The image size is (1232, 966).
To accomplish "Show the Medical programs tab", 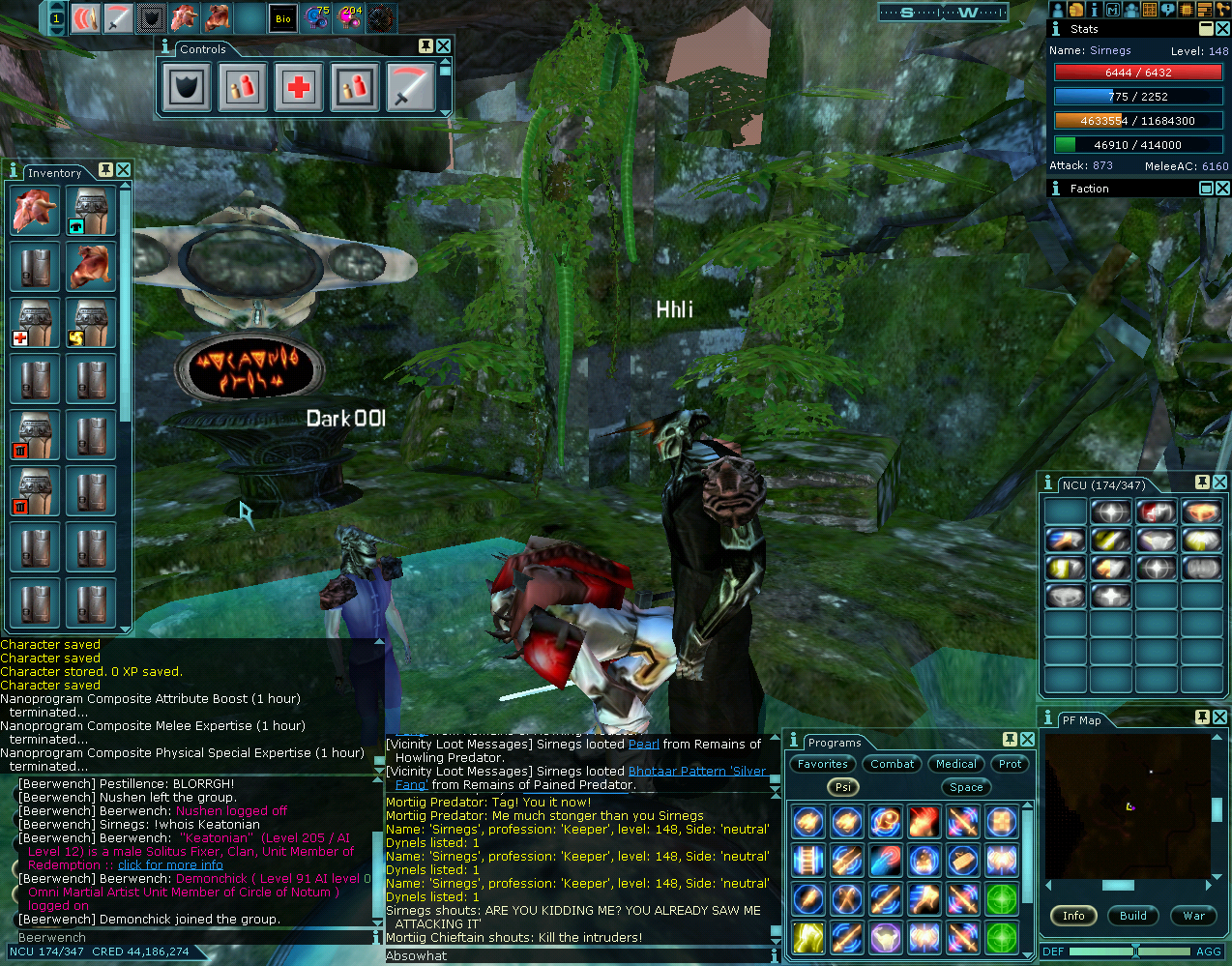I will 955,764.
